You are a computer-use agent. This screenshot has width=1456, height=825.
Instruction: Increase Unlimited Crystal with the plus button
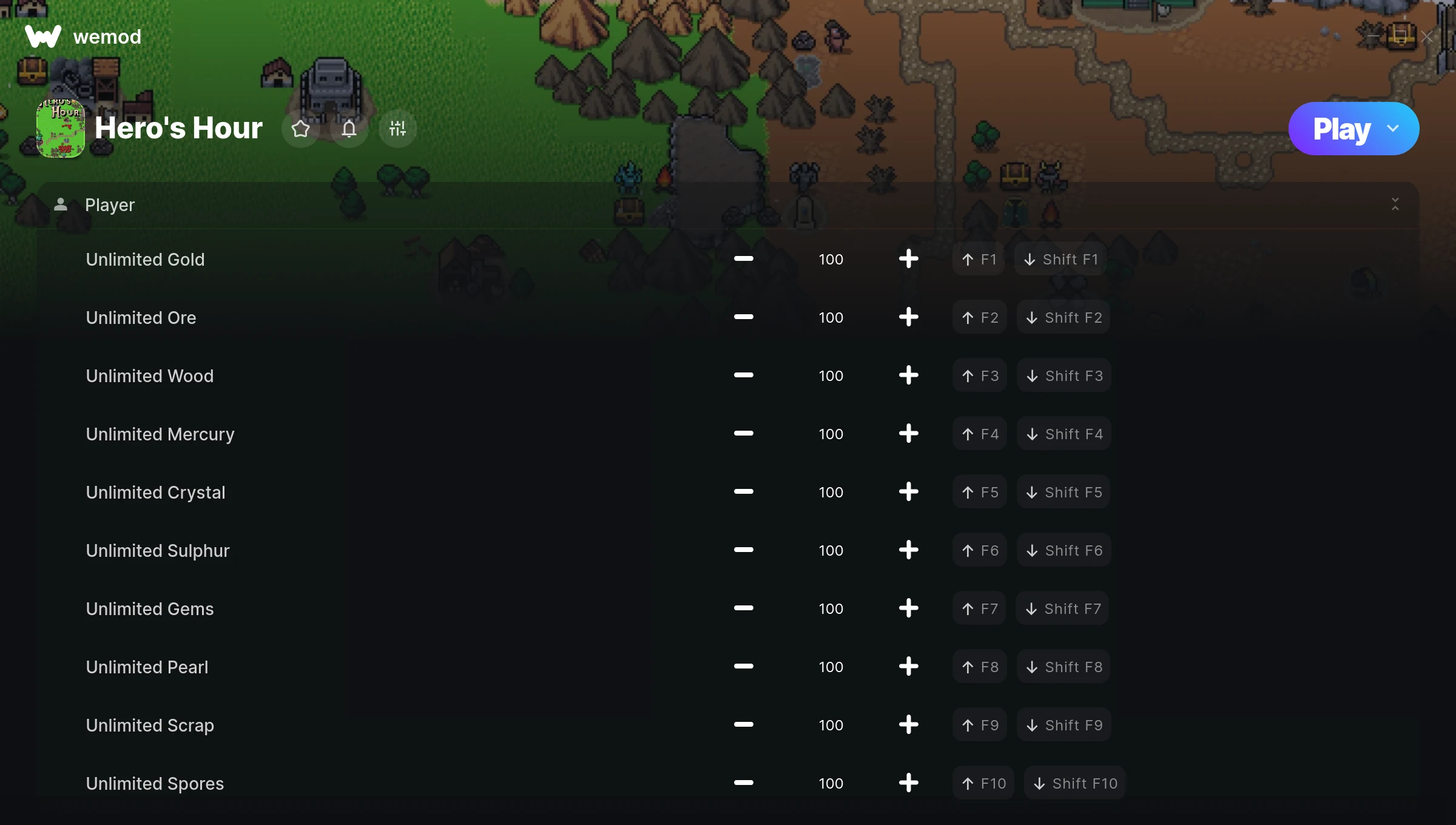(x=908, y=492)
